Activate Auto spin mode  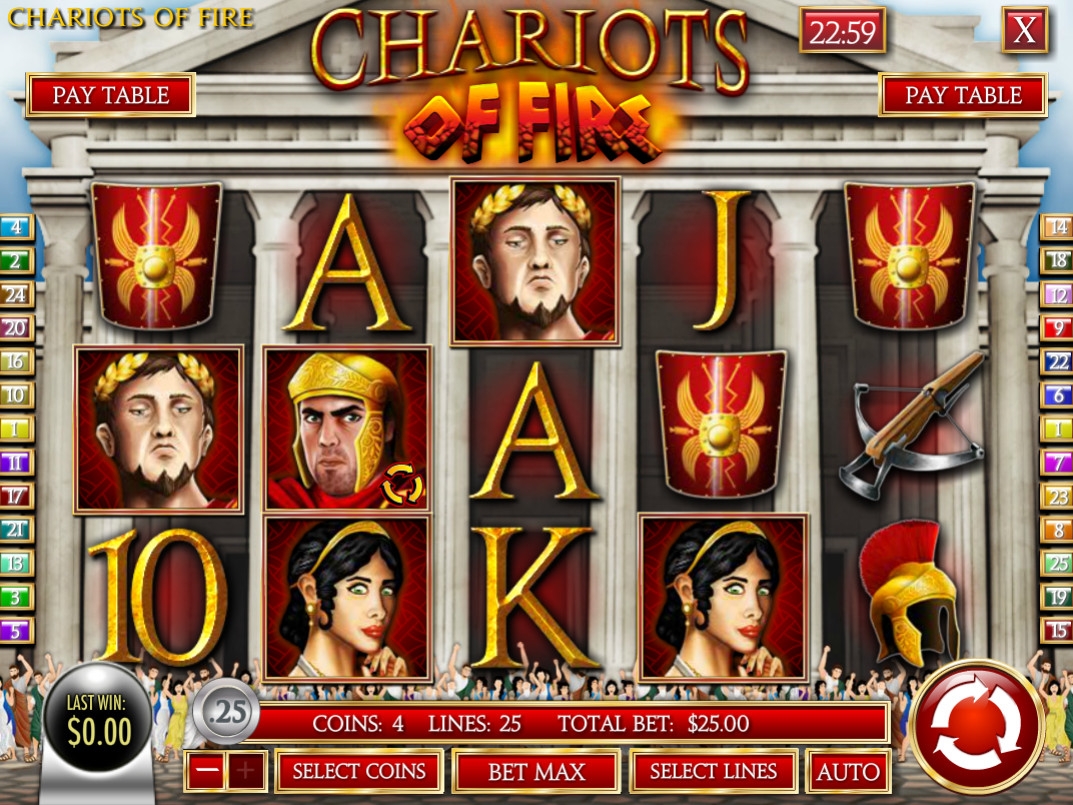pos(848,771)
